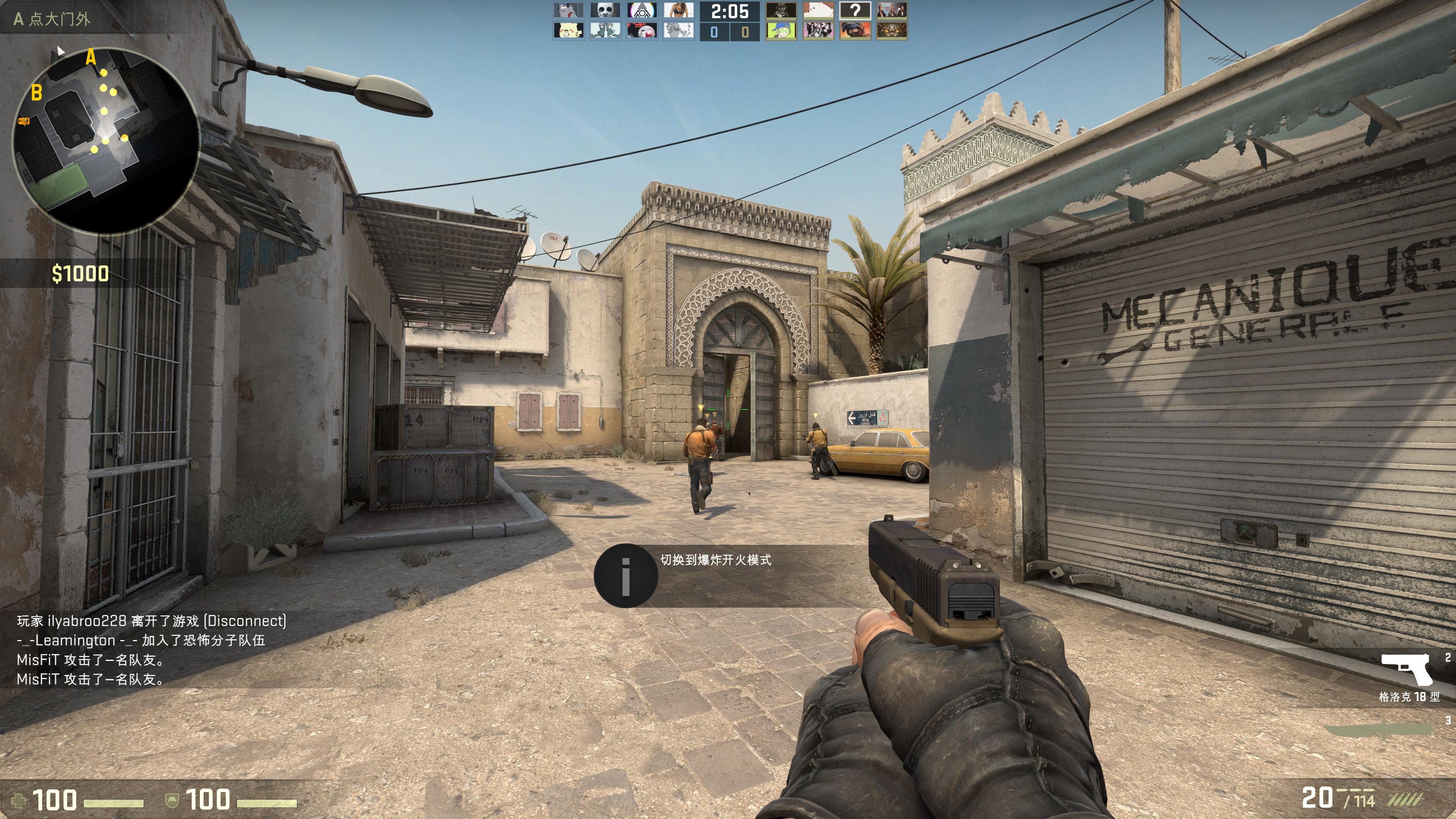Click the bomb marker on the radar
Screen dimensions: 1456x819
pyautogui.click(x=24, y=121)
